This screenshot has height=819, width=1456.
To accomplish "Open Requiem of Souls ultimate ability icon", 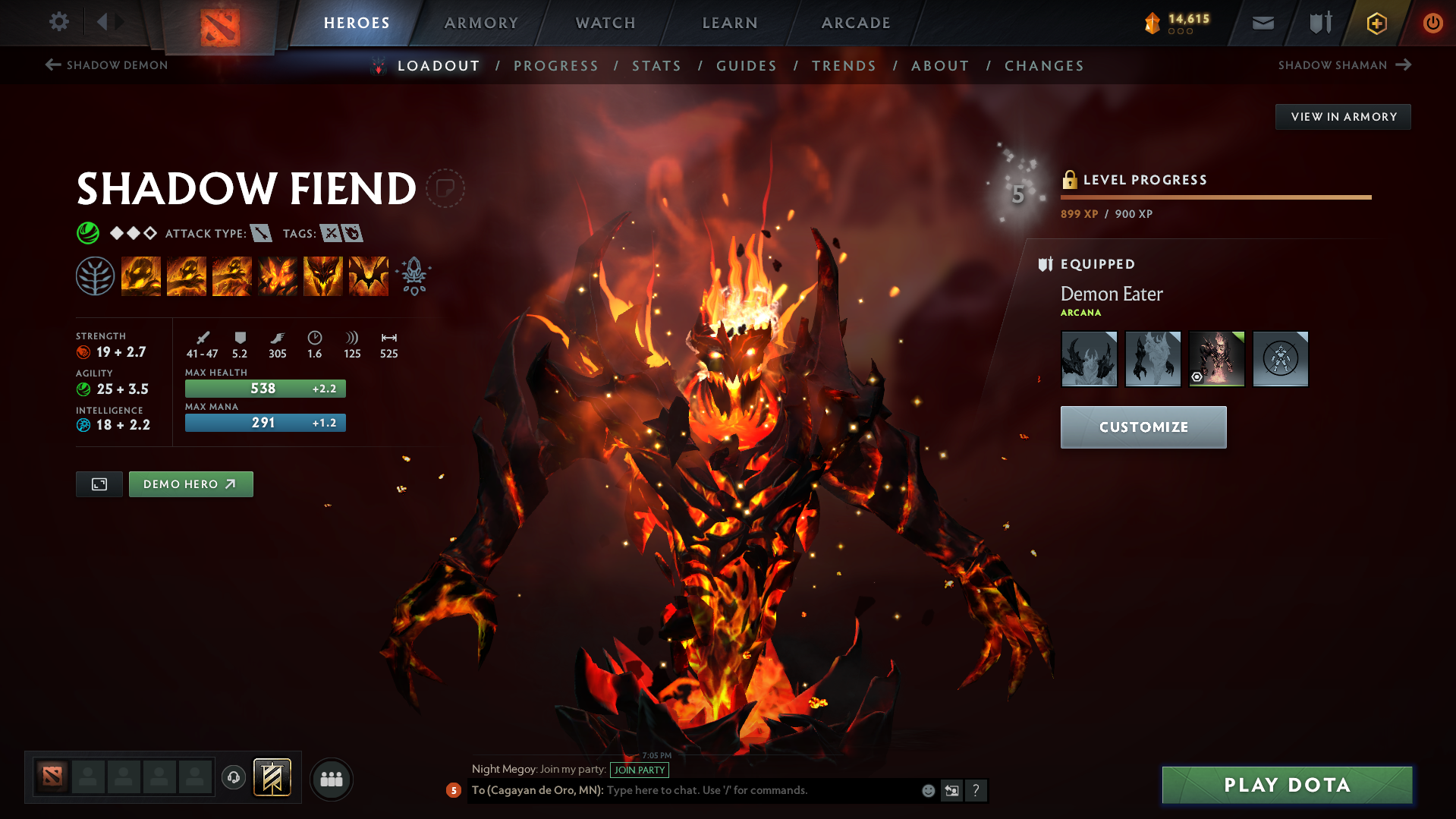I will (367, 275).
